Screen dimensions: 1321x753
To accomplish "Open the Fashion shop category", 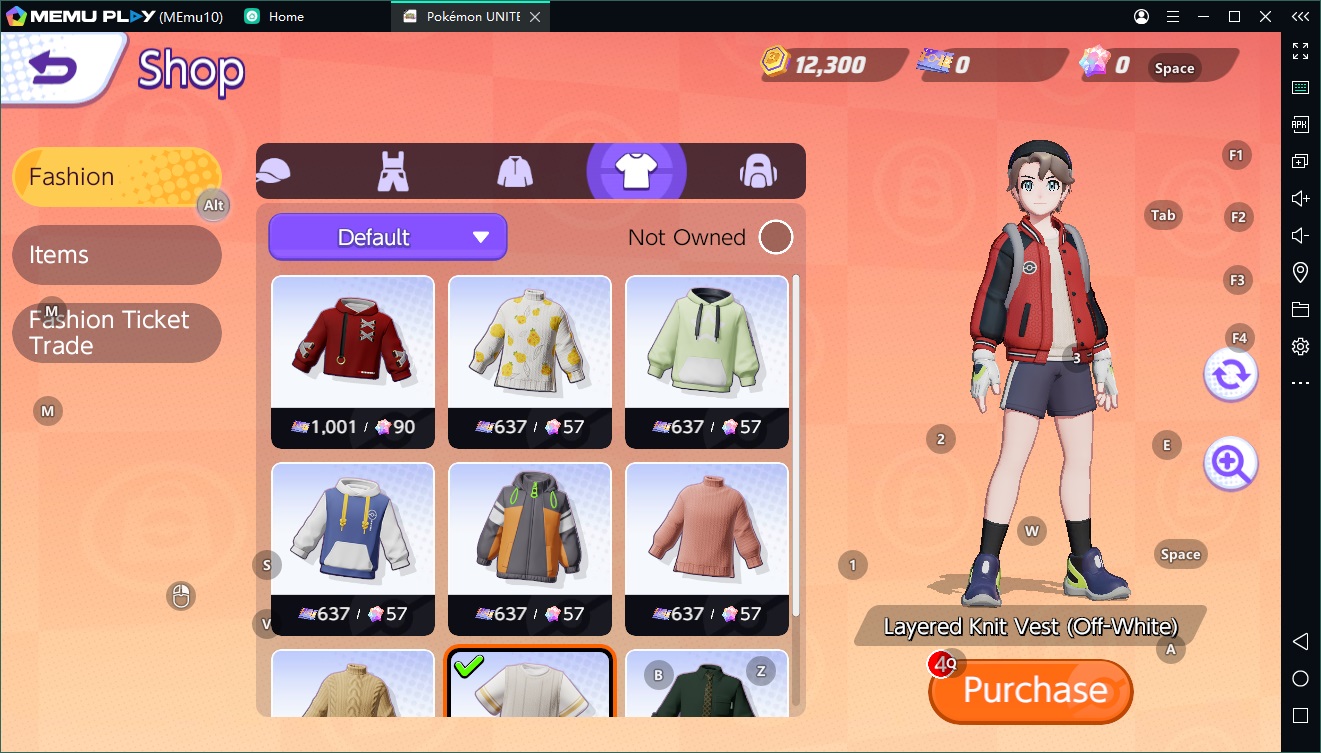I will 116,177.
